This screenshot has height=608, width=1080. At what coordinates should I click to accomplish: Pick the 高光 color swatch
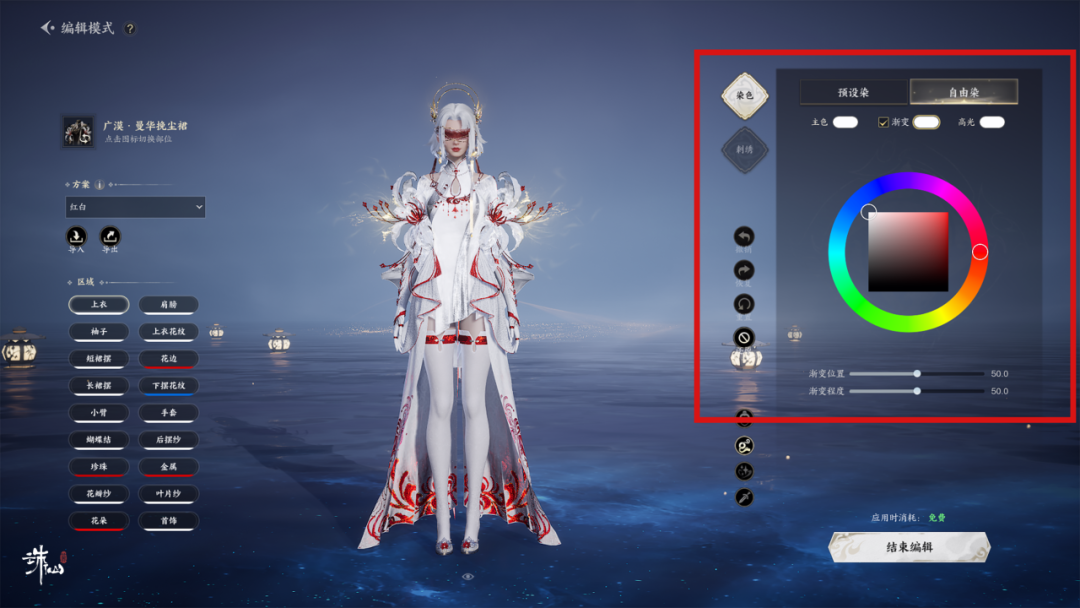[992, 122]
